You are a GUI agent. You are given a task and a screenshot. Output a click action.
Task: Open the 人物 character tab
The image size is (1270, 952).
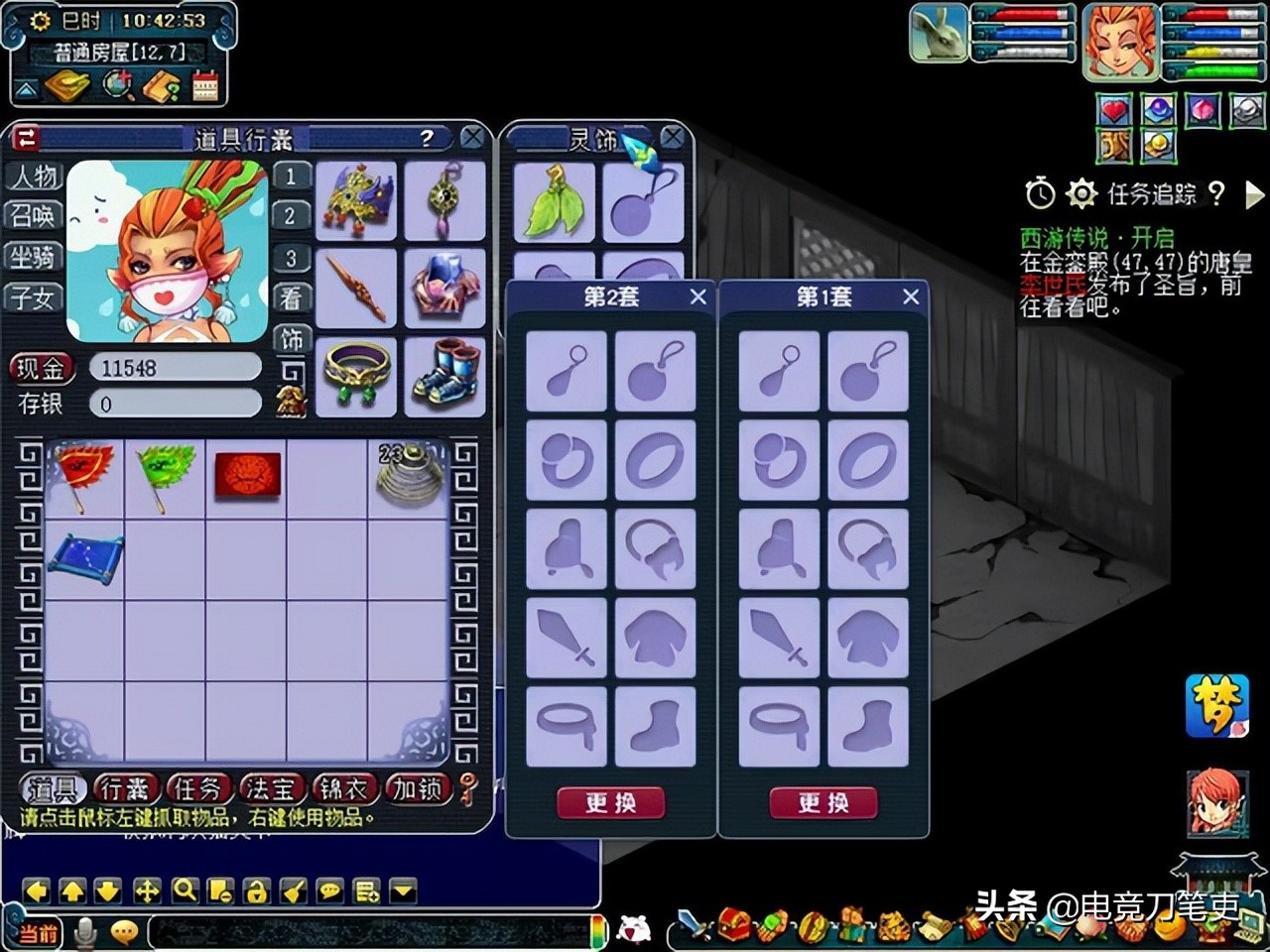point(34,177)
